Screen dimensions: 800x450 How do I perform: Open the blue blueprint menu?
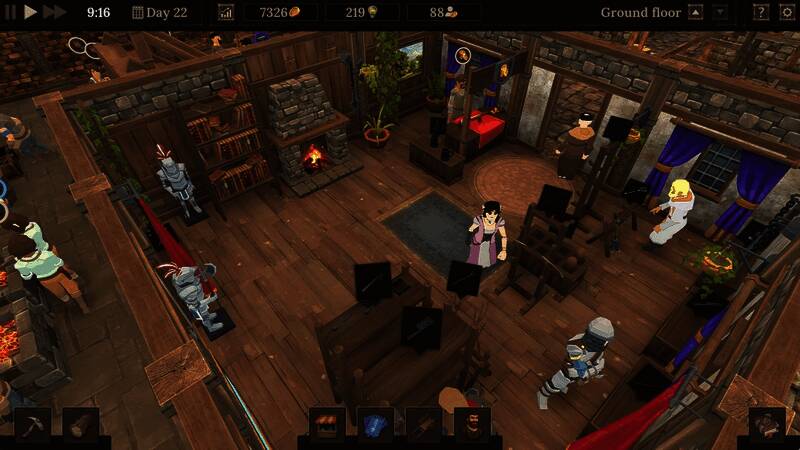375,425
